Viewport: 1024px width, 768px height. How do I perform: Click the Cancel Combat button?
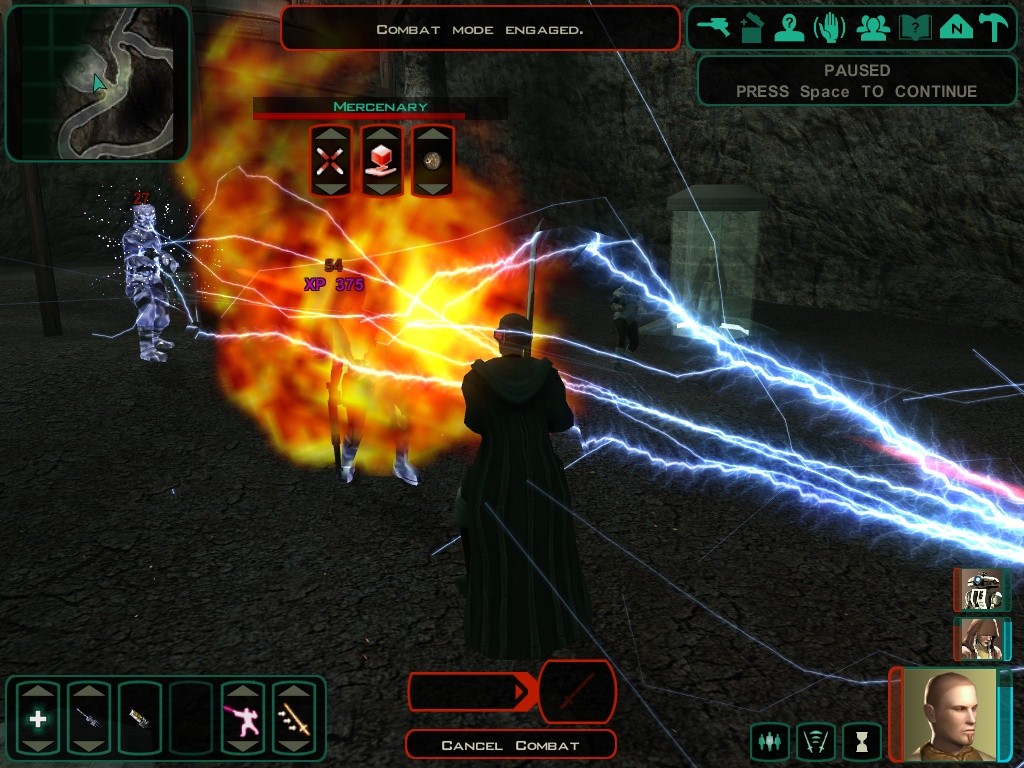(510, 745)
